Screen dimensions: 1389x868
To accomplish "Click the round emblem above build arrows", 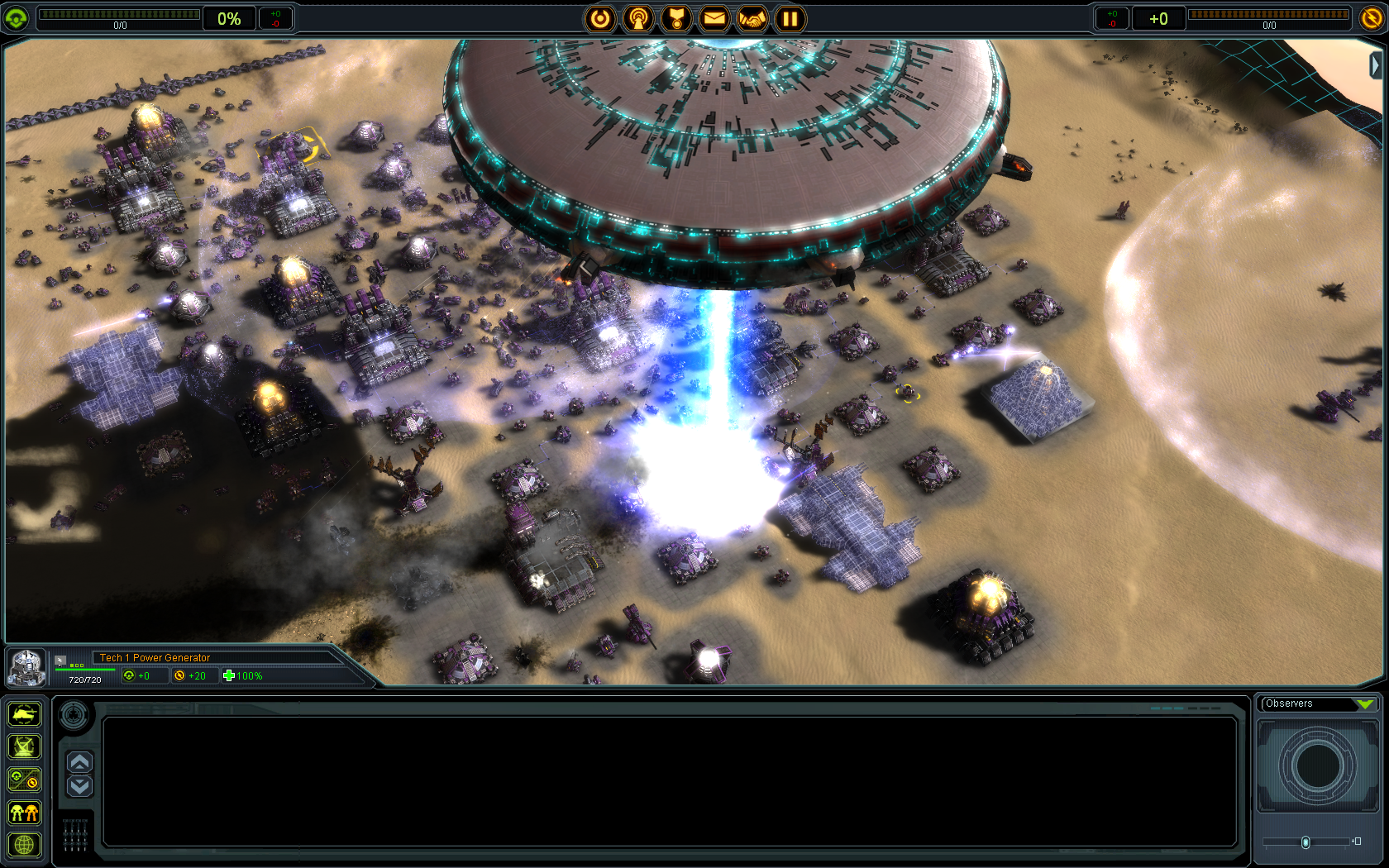I will (74, 714).
